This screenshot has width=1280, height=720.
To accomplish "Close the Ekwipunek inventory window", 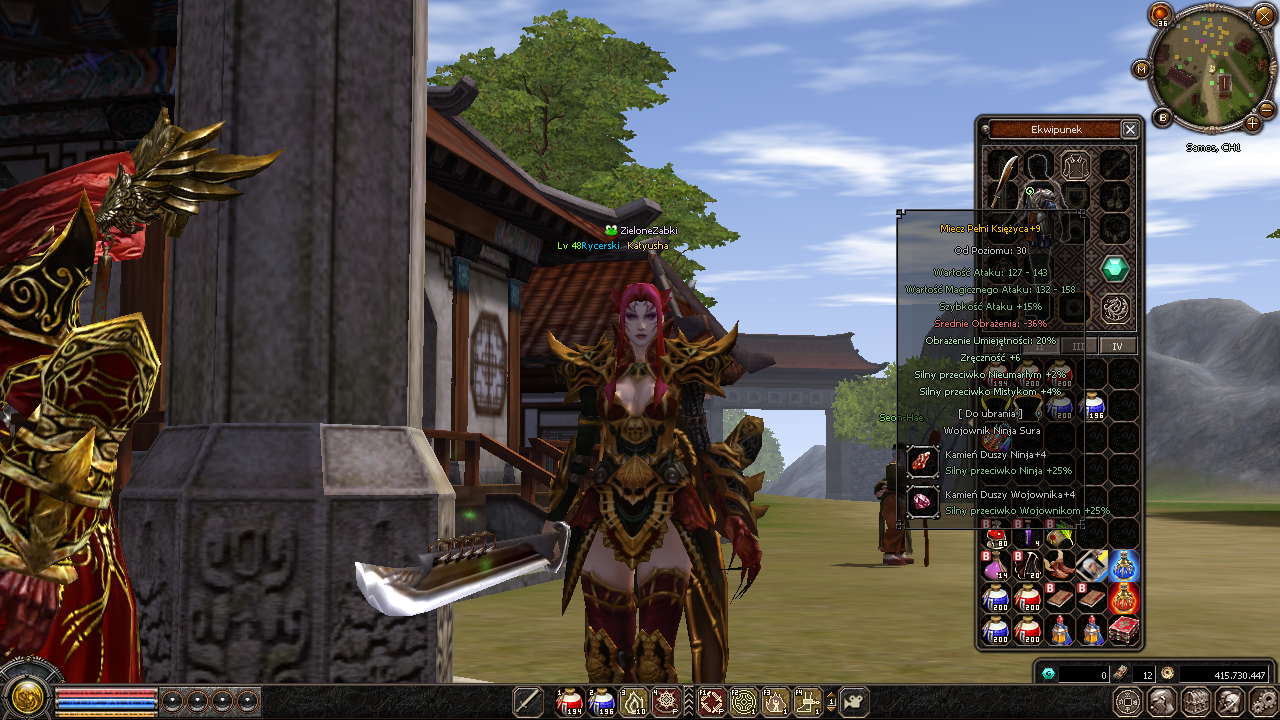I will tap(1130, 130).
